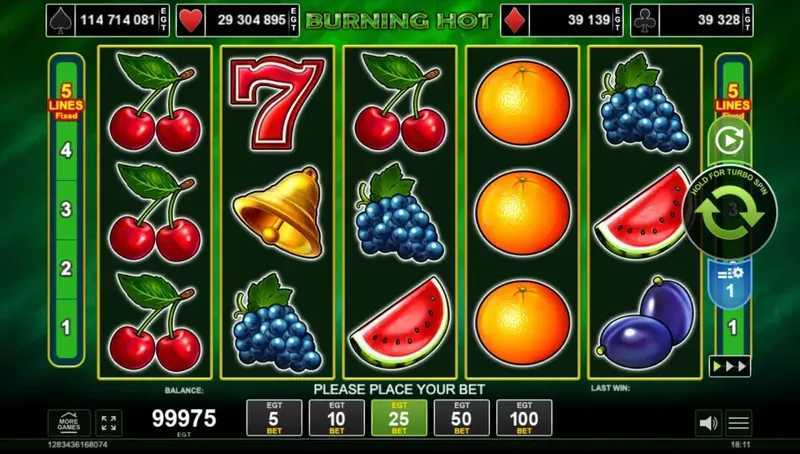Open the hamburger menu
This screenshot has height=454, width=800.
[x=739, y=423]
